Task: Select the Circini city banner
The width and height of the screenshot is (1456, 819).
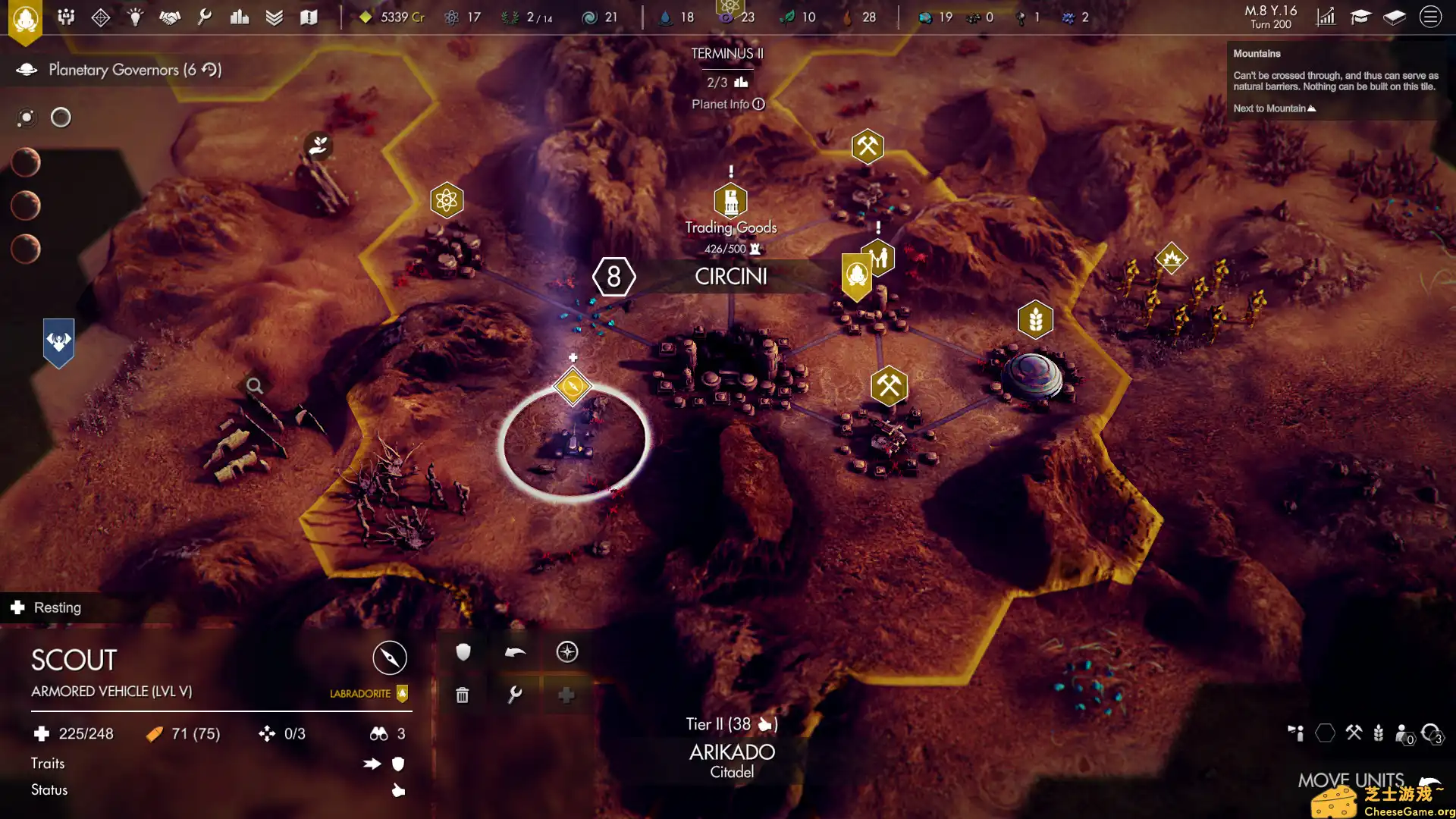Action: 730,277
